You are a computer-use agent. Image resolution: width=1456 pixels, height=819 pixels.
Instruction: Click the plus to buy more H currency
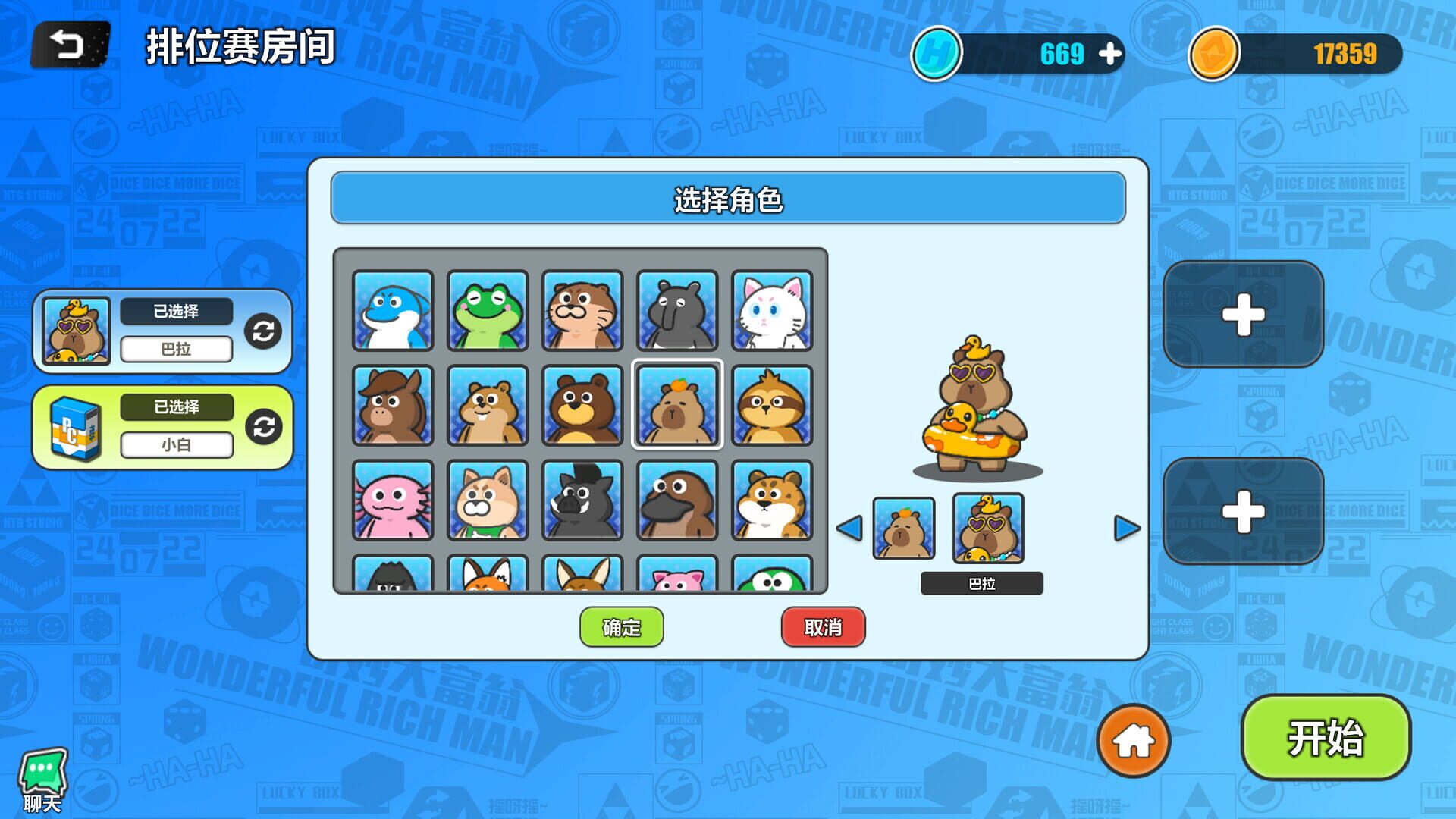tap(1112, 53)
